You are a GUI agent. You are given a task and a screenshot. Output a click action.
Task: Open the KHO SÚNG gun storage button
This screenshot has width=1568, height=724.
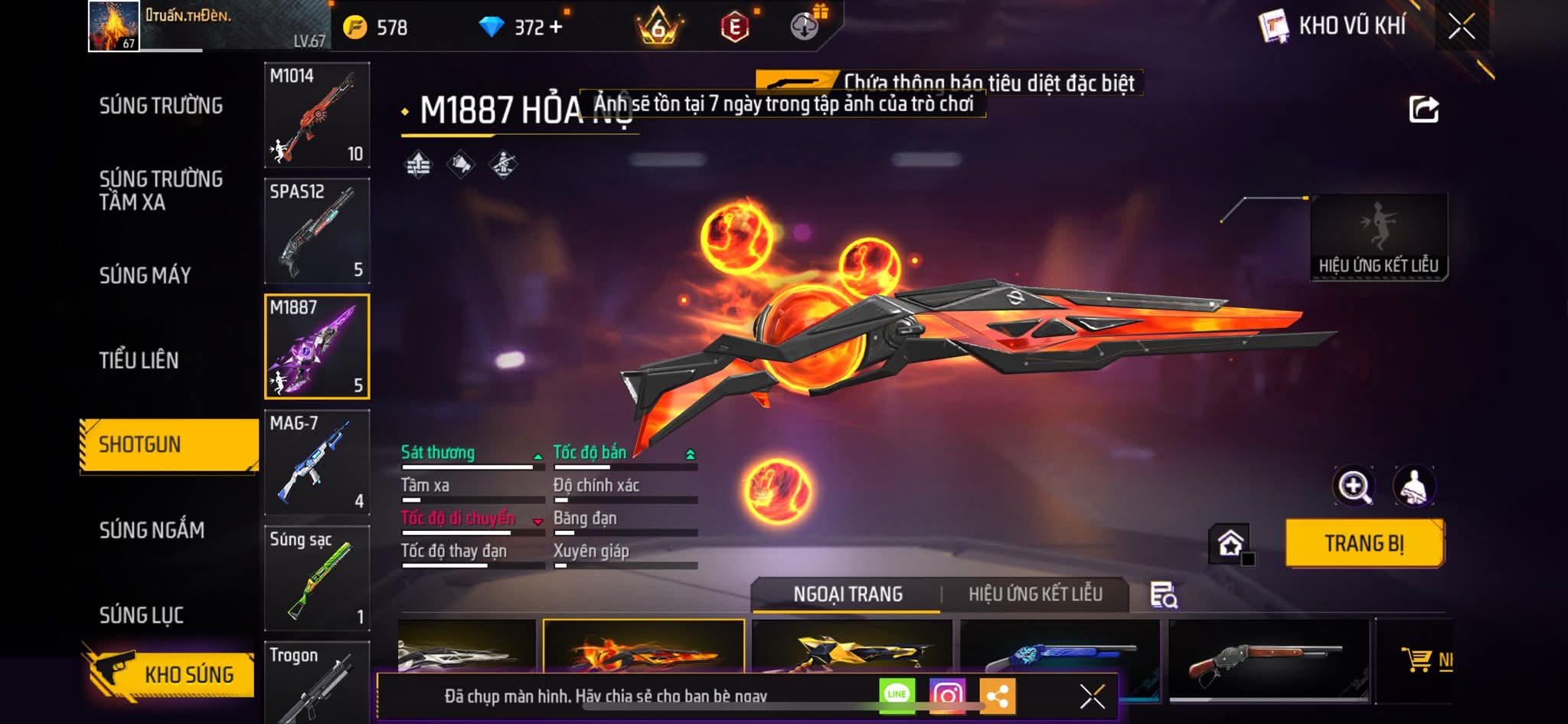coord(170,674)
